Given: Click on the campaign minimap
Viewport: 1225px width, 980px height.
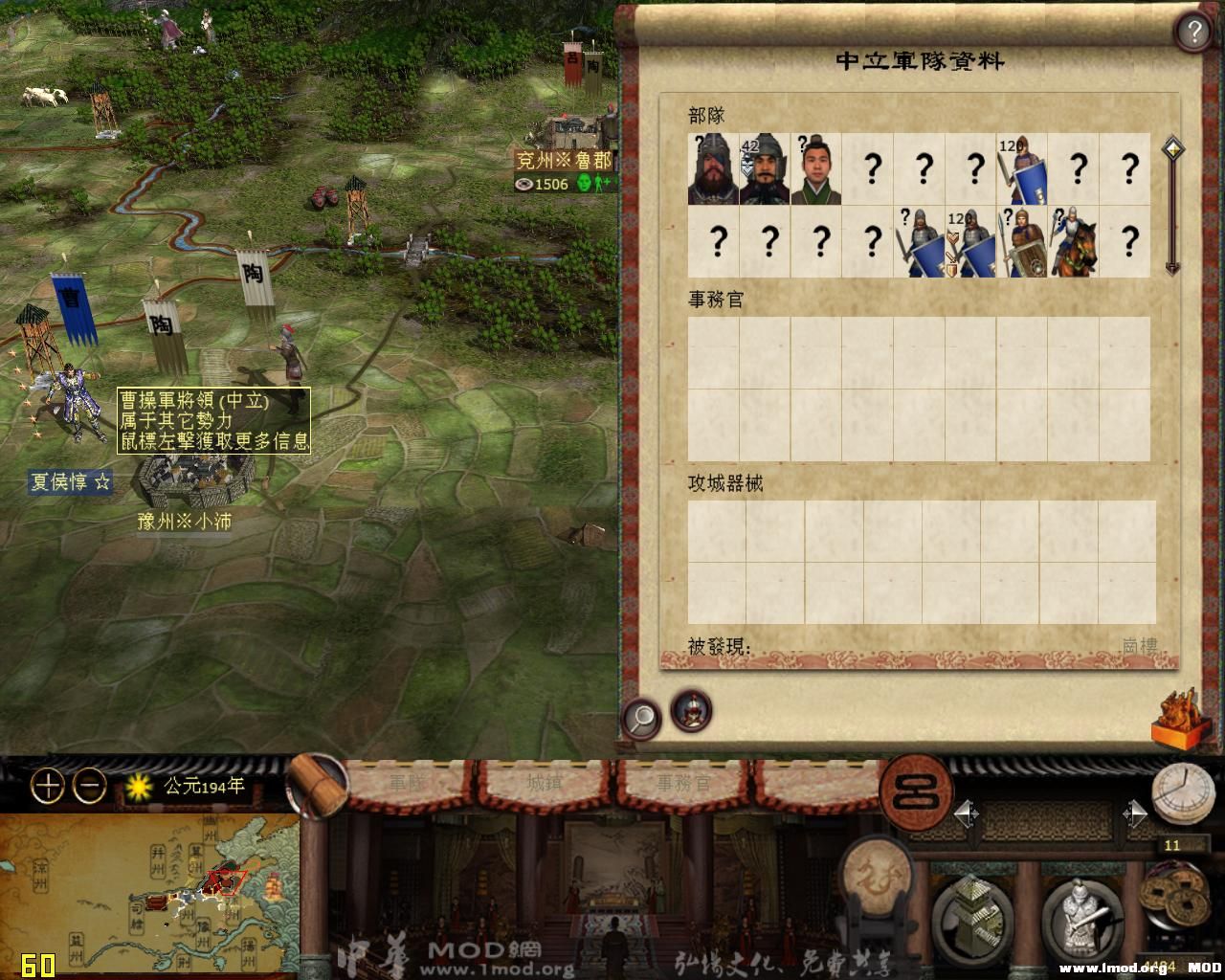Looking at the screenshot, I should coord(149,895).
